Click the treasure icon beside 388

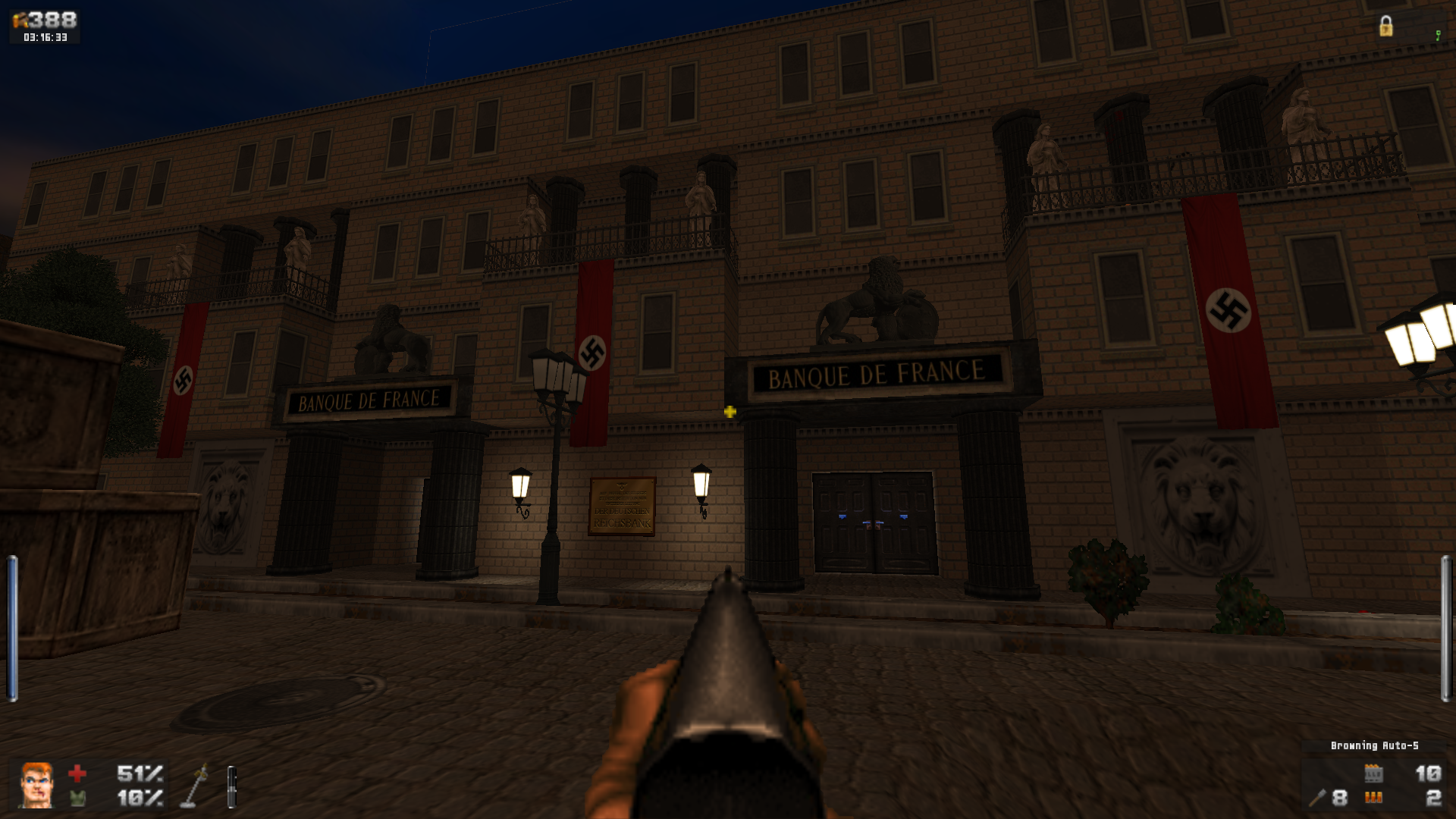[x=20, y=20]
